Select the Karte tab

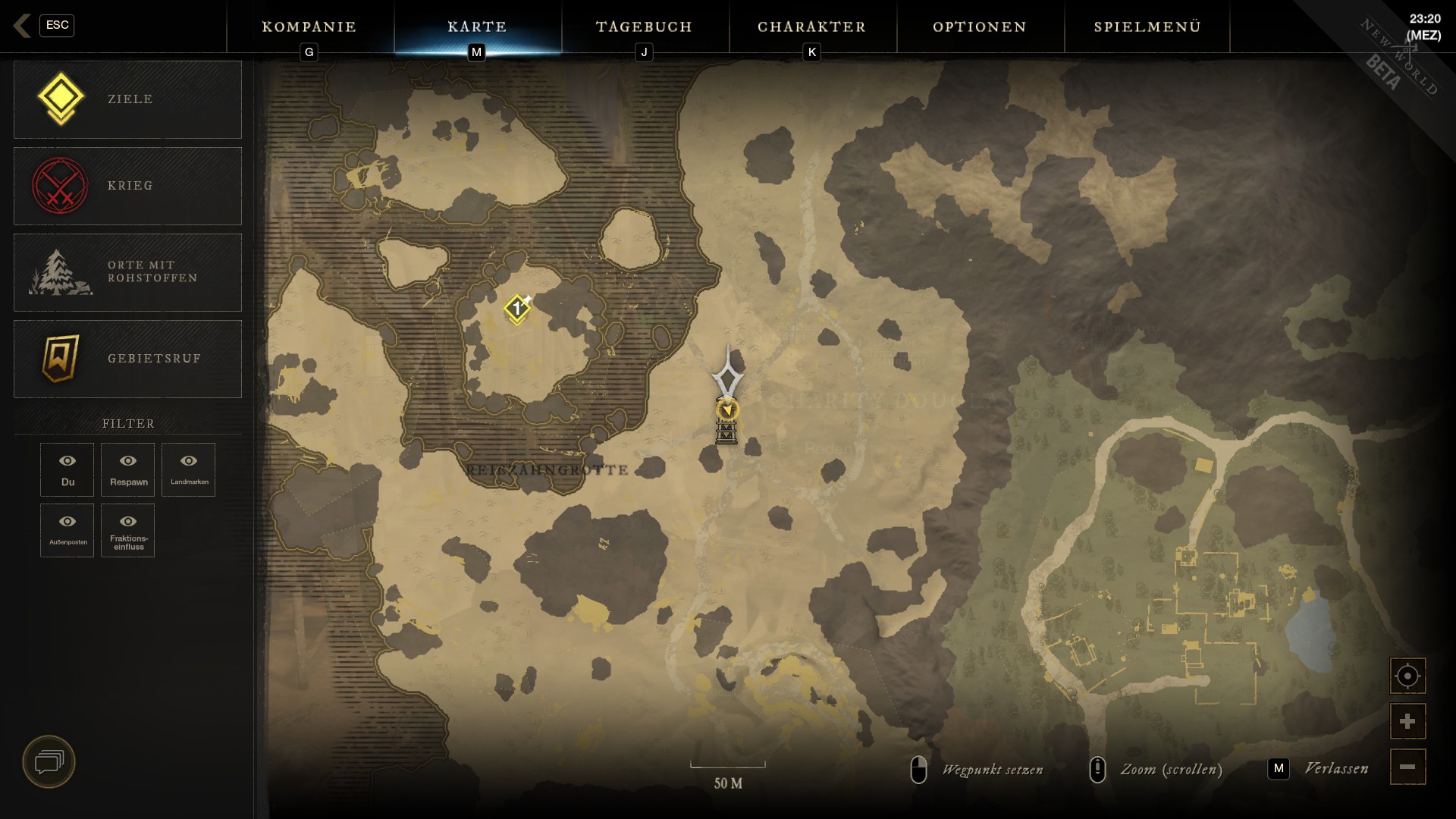point(477,27)
